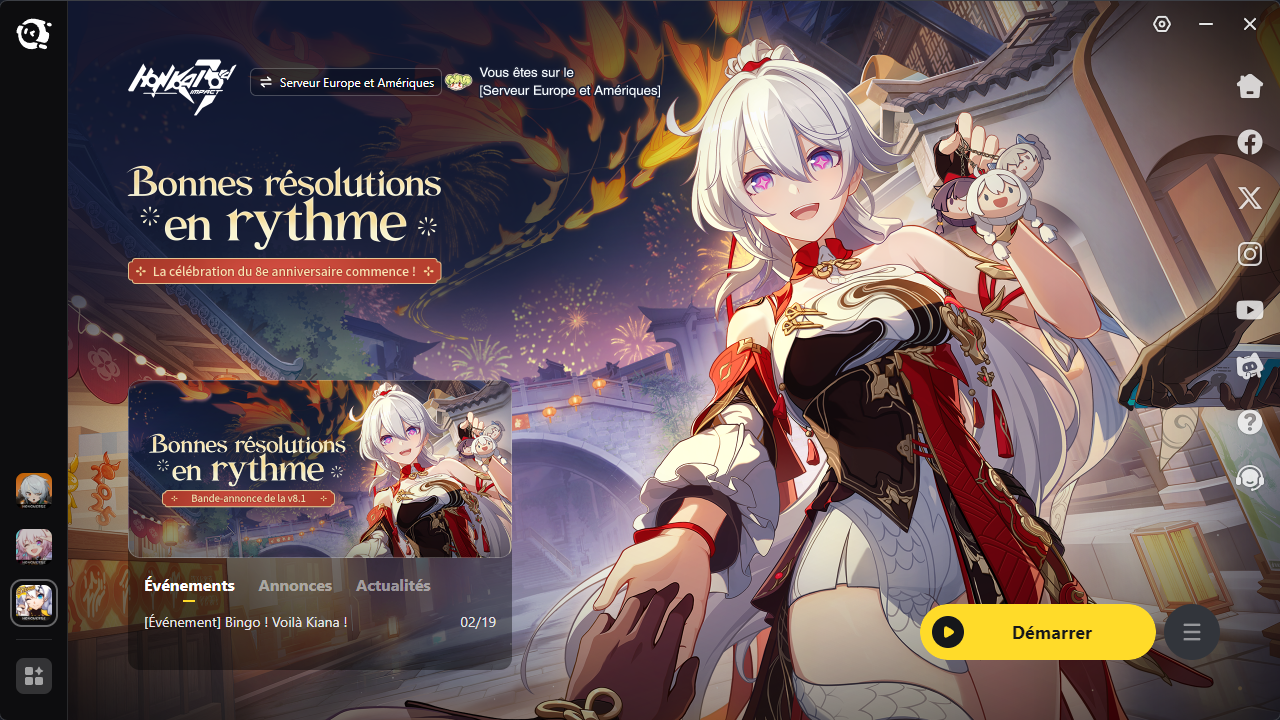
Task: Minimize the launcher window
Action: point(1206,24)
